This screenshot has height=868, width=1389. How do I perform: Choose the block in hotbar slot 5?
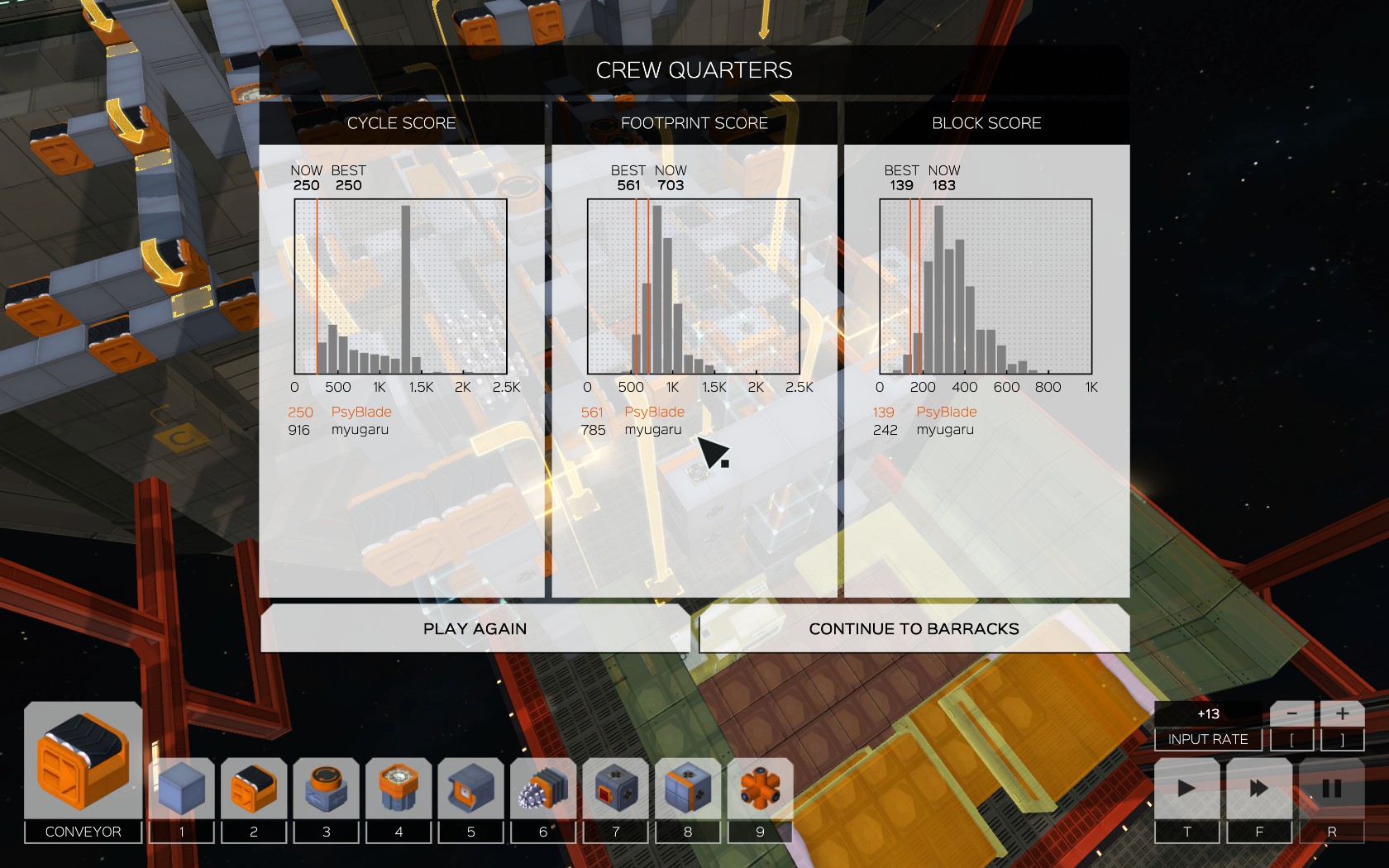(x=470, y=788)
